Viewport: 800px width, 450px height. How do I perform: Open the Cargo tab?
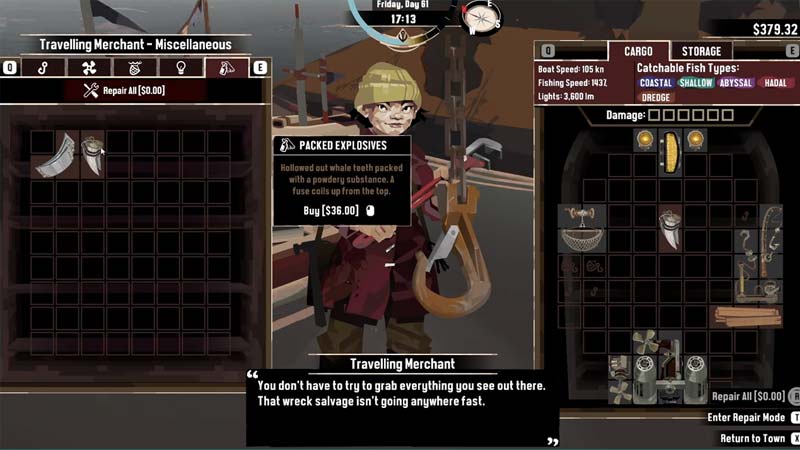click(x=638, y=51)
